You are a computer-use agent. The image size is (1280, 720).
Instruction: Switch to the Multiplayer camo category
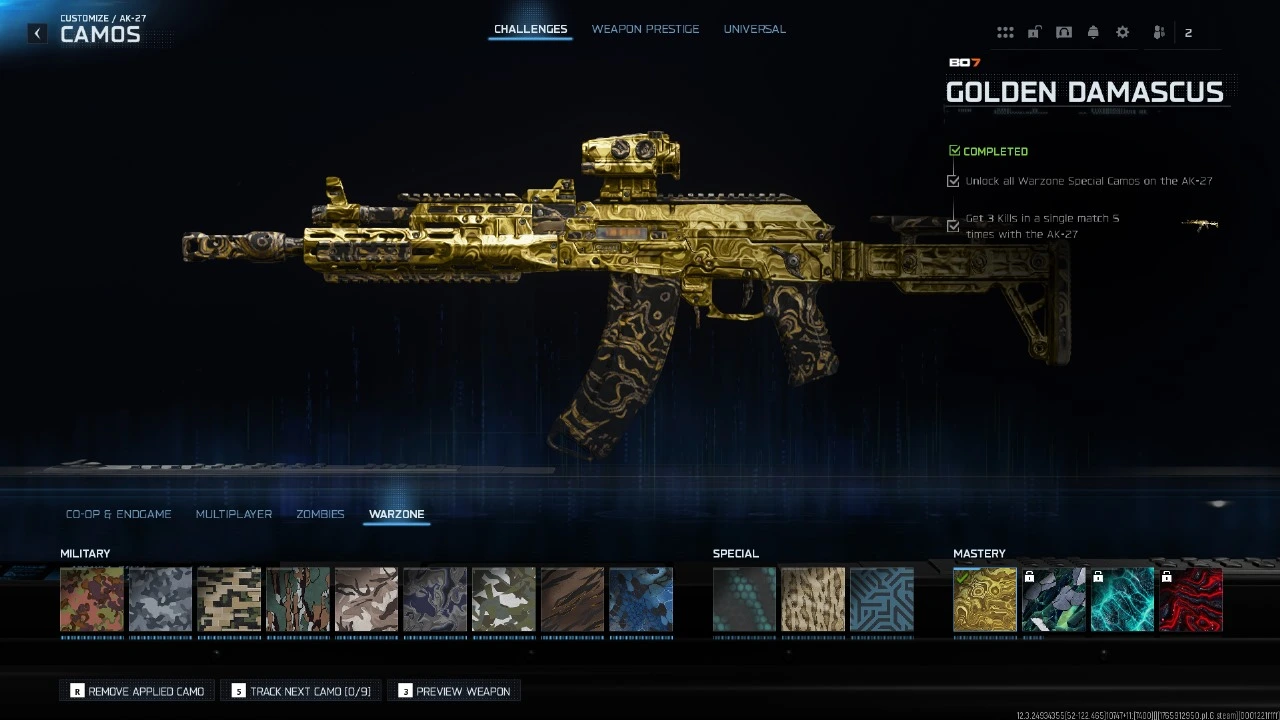coord(234,514)
